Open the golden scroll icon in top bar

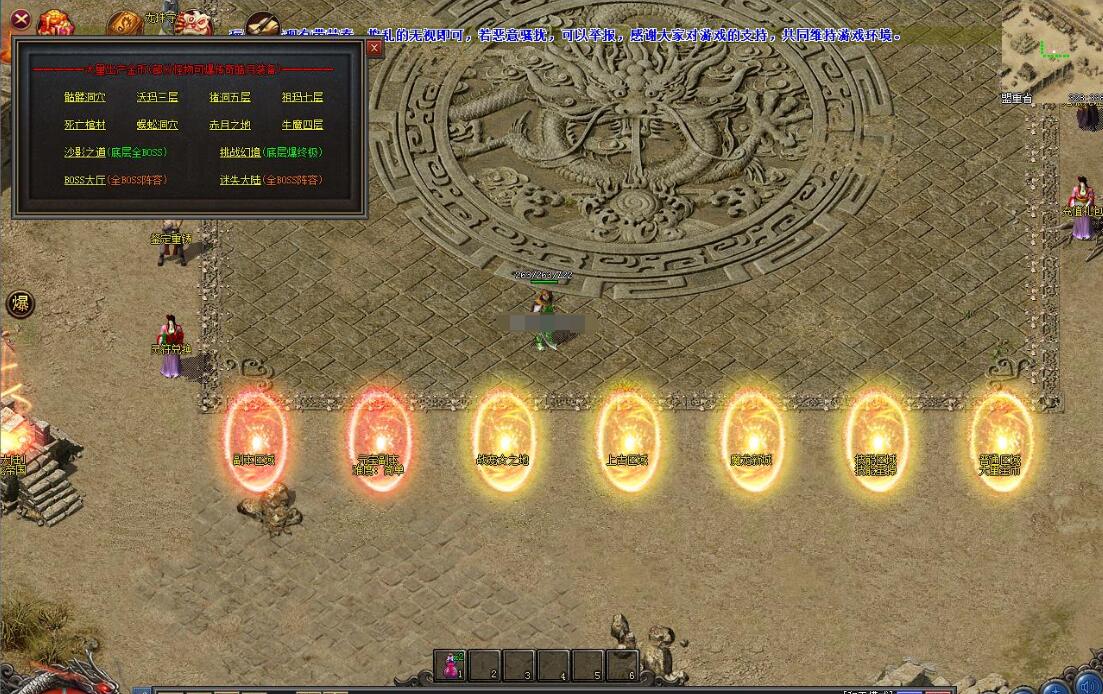[x=124, y=24]
